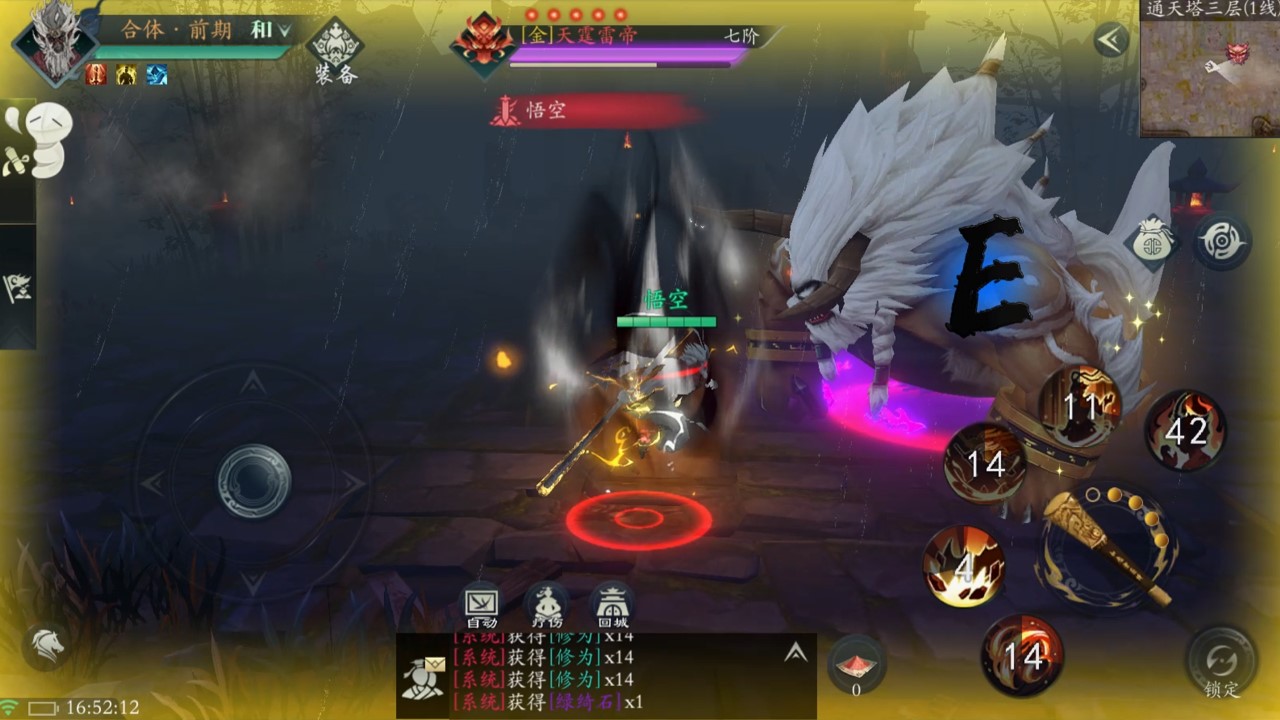Image resolution: width=1280 pixels, height=720 pixels.
Task: Use the 疗伤 healing meditation button
Action: pyautogui.click(x=546, y=604)
